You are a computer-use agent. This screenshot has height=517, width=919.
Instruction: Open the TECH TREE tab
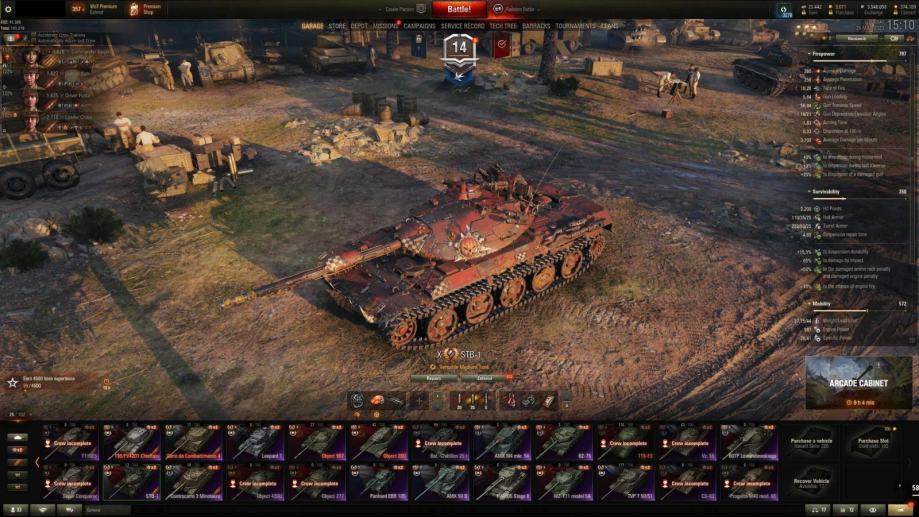pyautogui.click(x=503, y=26)
